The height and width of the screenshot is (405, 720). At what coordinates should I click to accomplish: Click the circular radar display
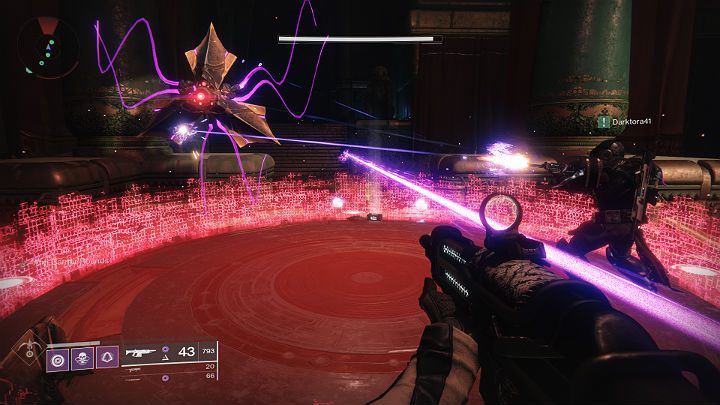[x=47, y=46]
